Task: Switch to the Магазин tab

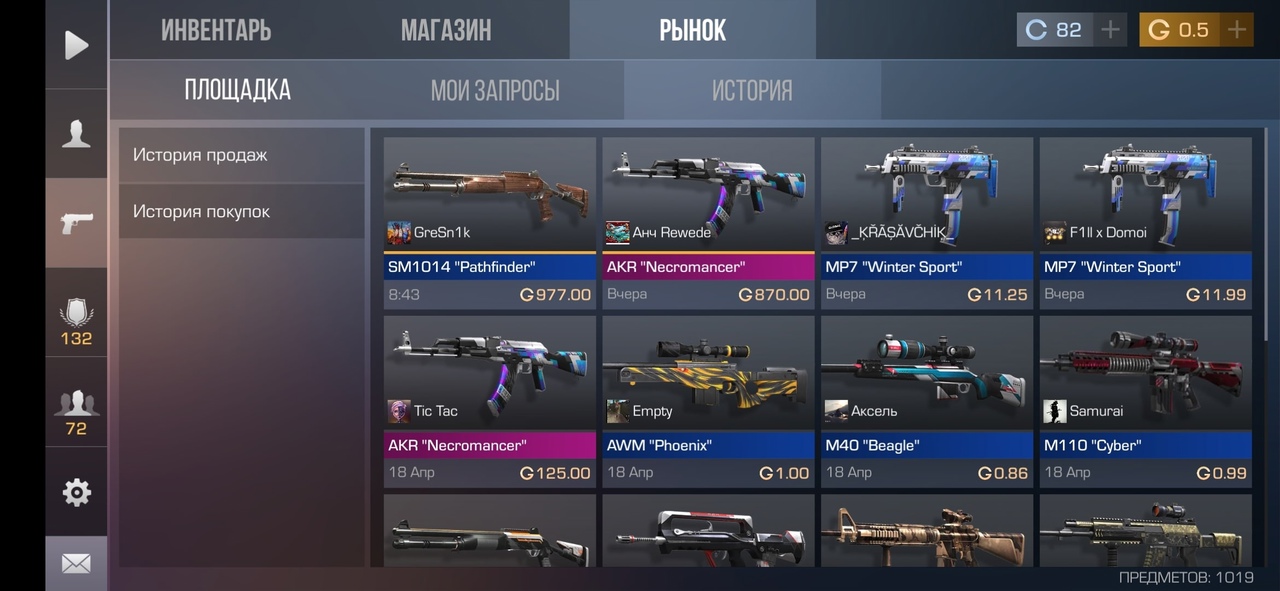Action: pyautogui.click(x=446, y=30)
